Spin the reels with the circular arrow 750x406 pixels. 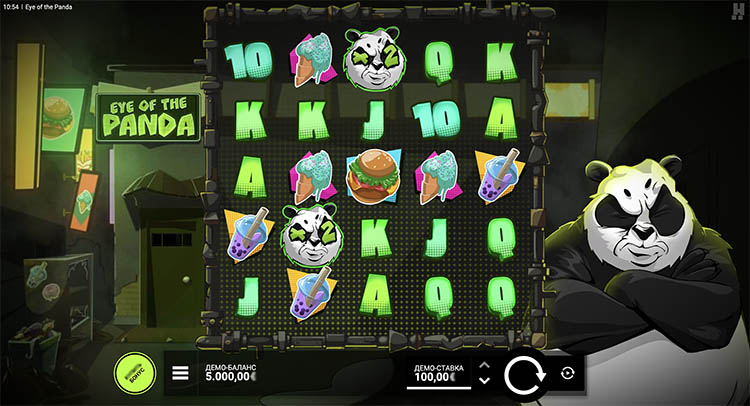(x=523, y=374)
